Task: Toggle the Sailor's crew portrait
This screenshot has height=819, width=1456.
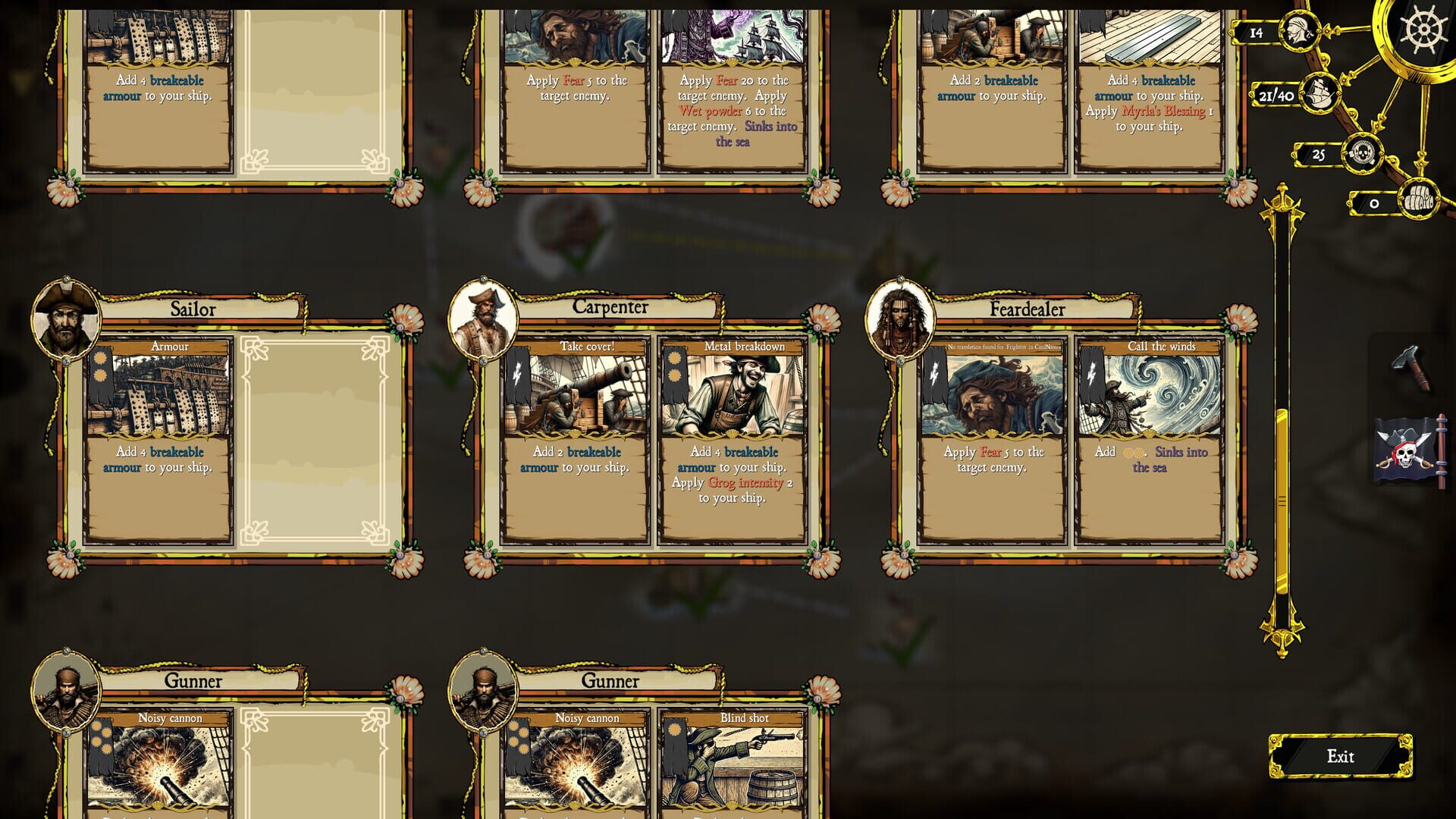Action: (64, 320)
